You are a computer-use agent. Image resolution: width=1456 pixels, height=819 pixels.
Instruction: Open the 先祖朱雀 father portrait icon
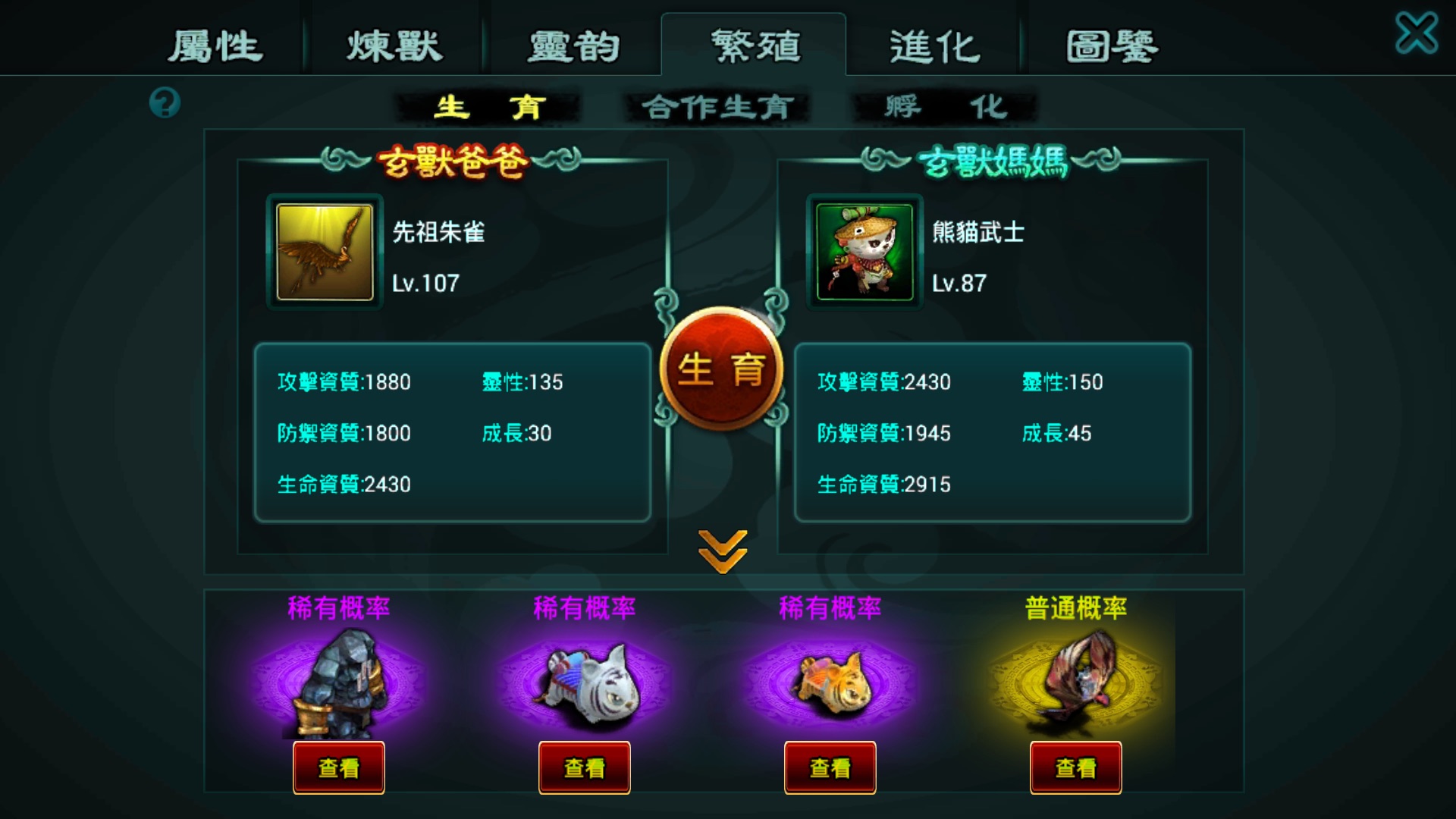[324, 253]
